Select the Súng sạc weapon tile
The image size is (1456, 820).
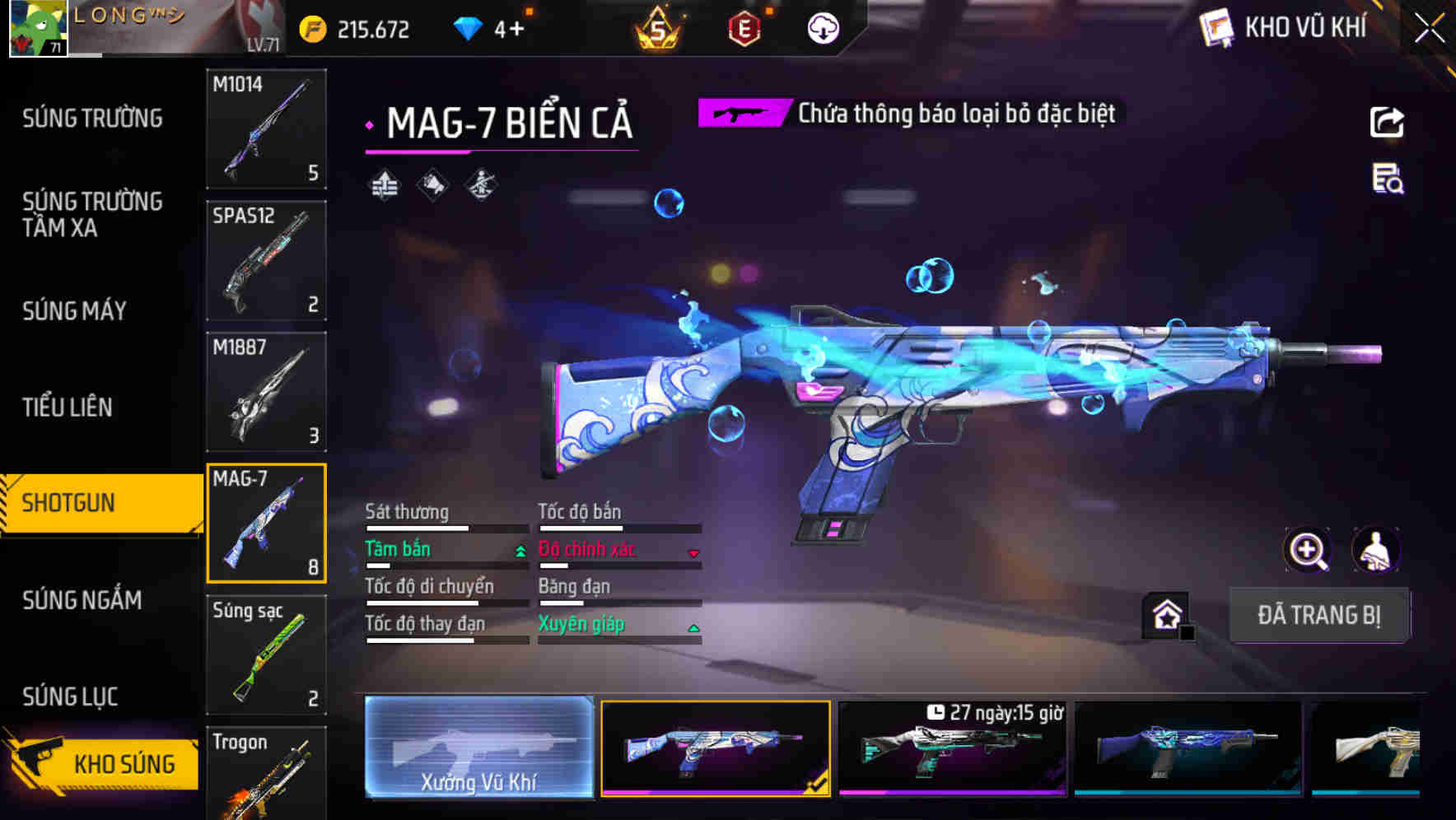tap(266, 655)
